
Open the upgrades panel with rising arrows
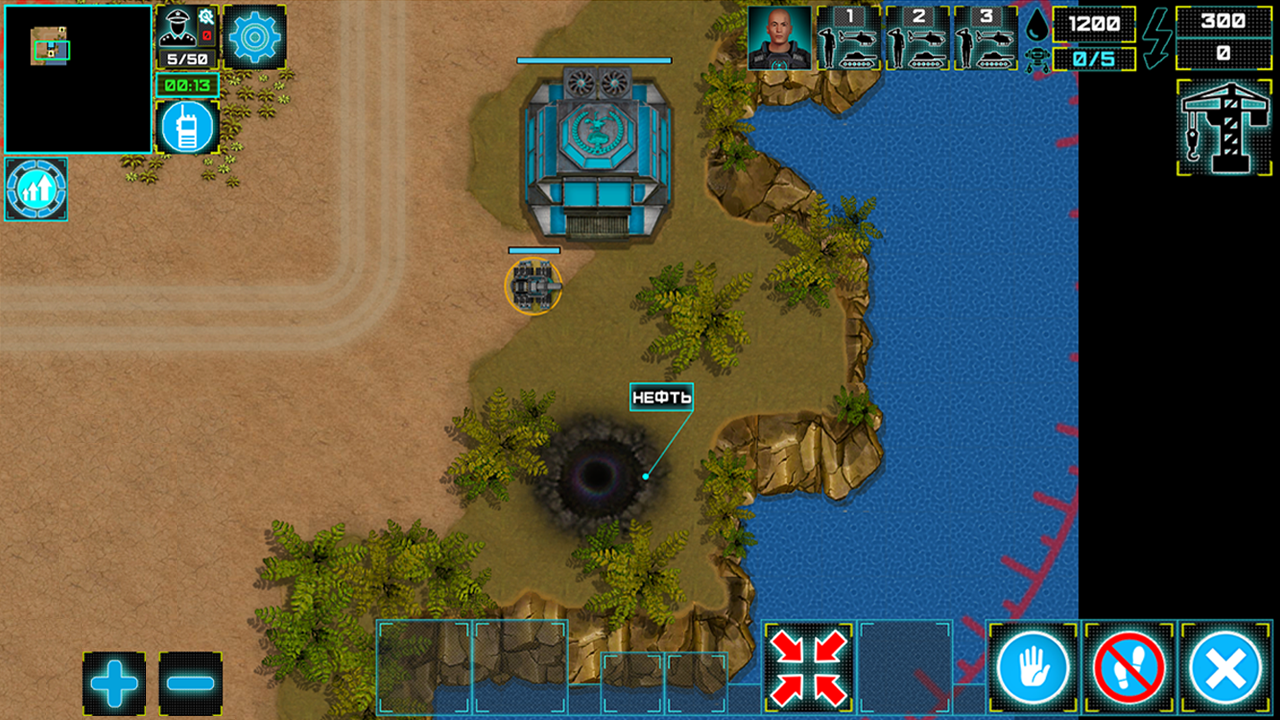tap(35, 190)
